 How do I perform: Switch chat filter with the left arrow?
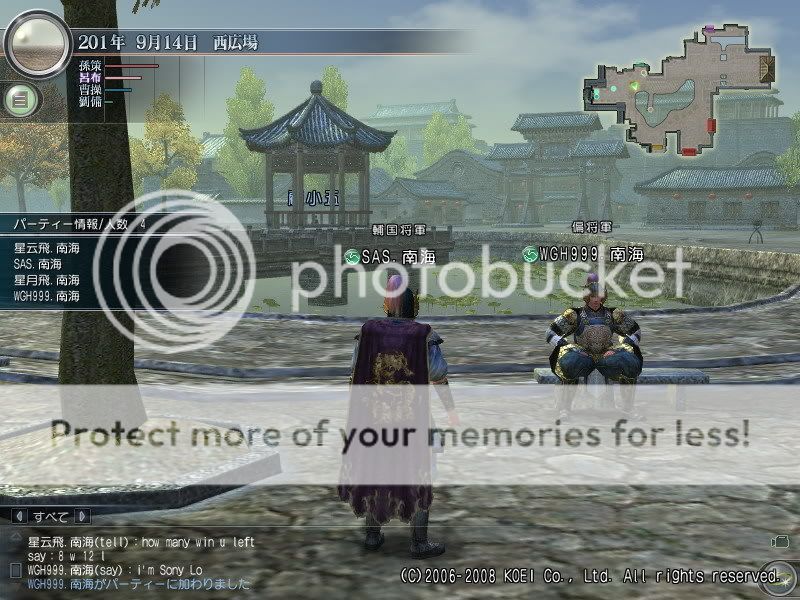[17, 517]
